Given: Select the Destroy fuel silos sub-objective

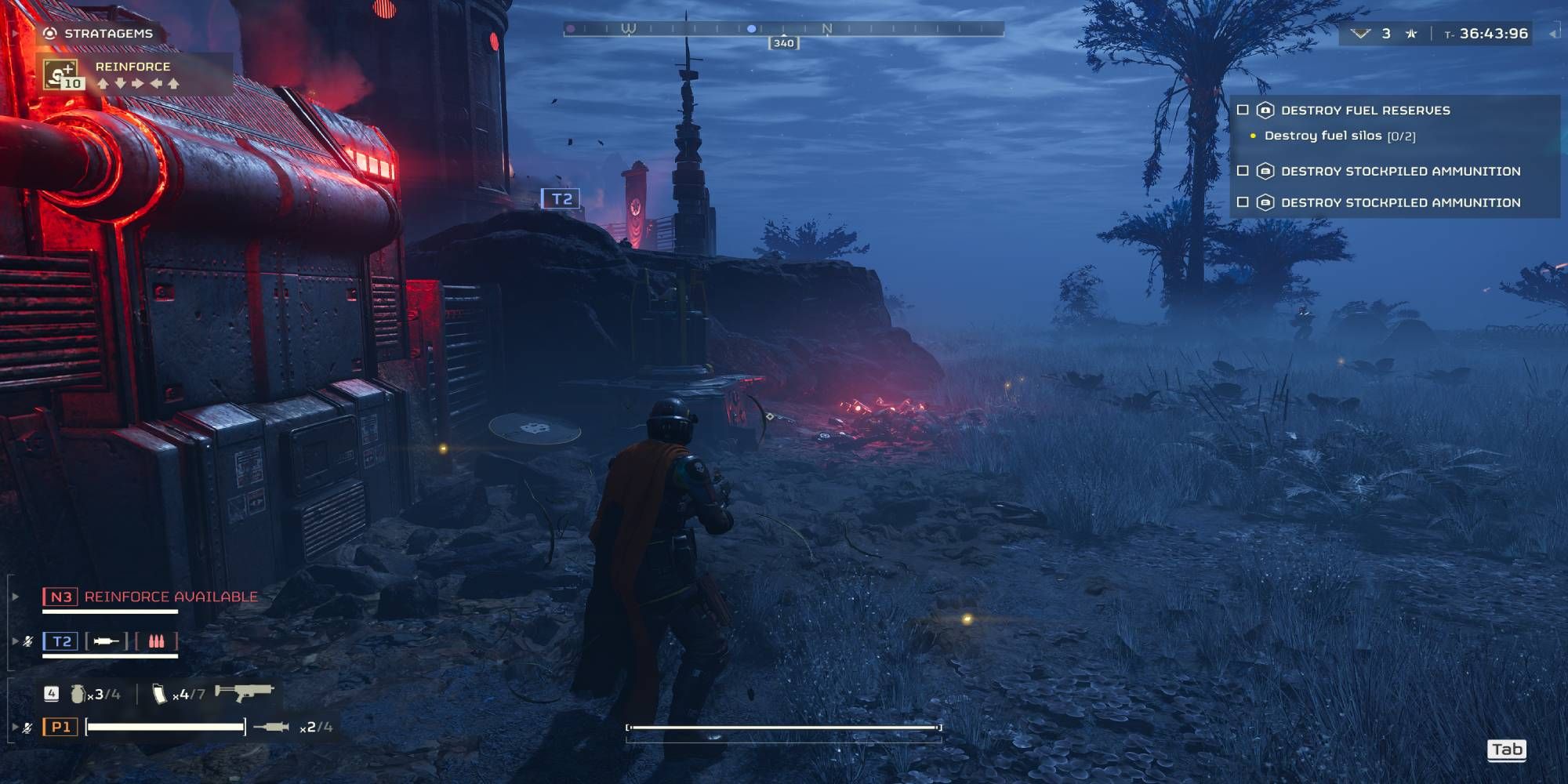Looking at the screenshot, I should coord(1339,136).
